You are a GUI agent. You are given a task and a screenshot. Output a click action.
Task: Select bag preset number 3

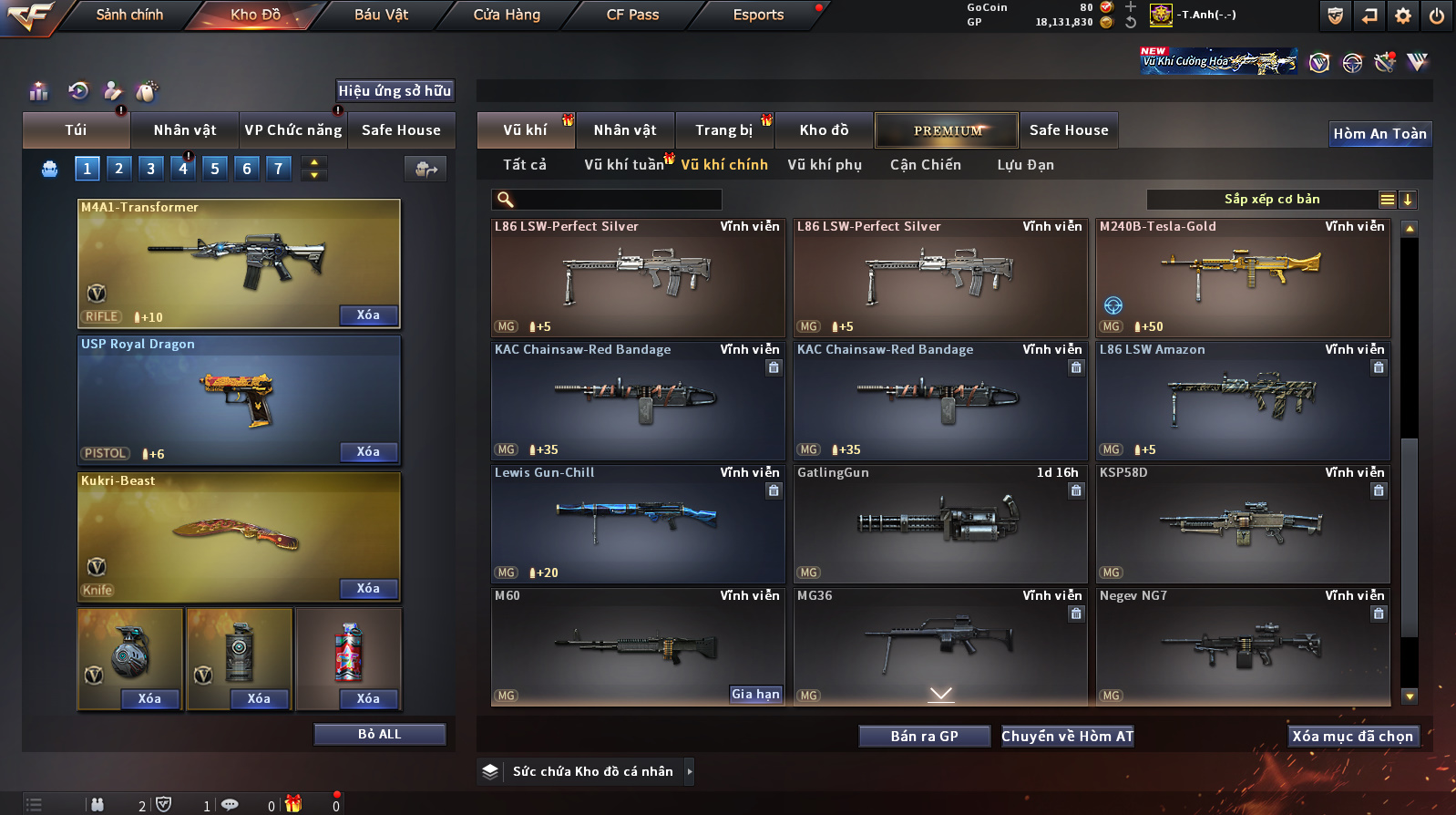point(151,169)
